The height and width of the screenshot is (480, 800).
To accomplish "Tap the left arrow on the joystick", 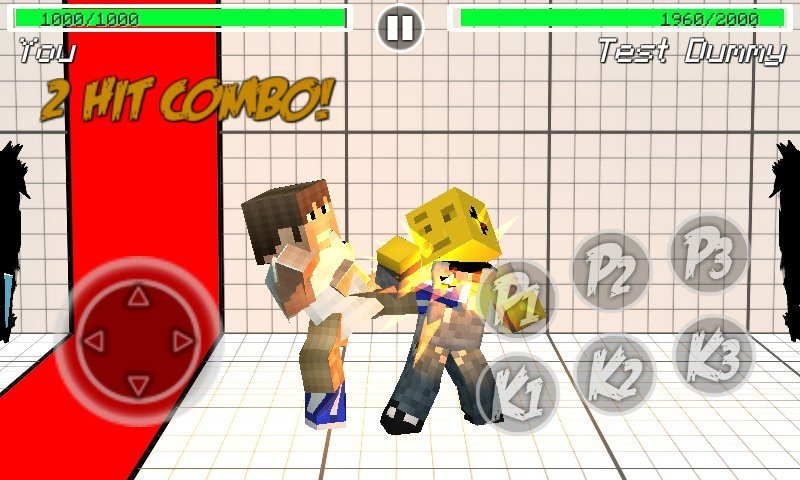I will point(94,342).
